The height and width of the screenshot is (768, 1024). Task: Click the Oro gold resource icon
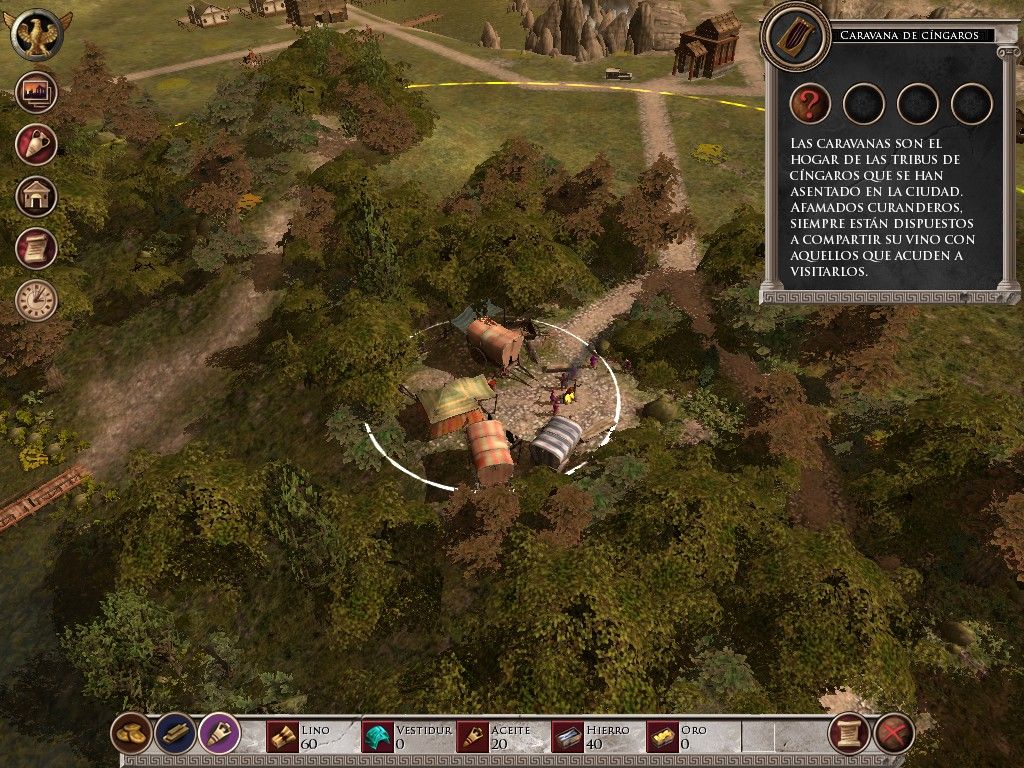[663, 737]
